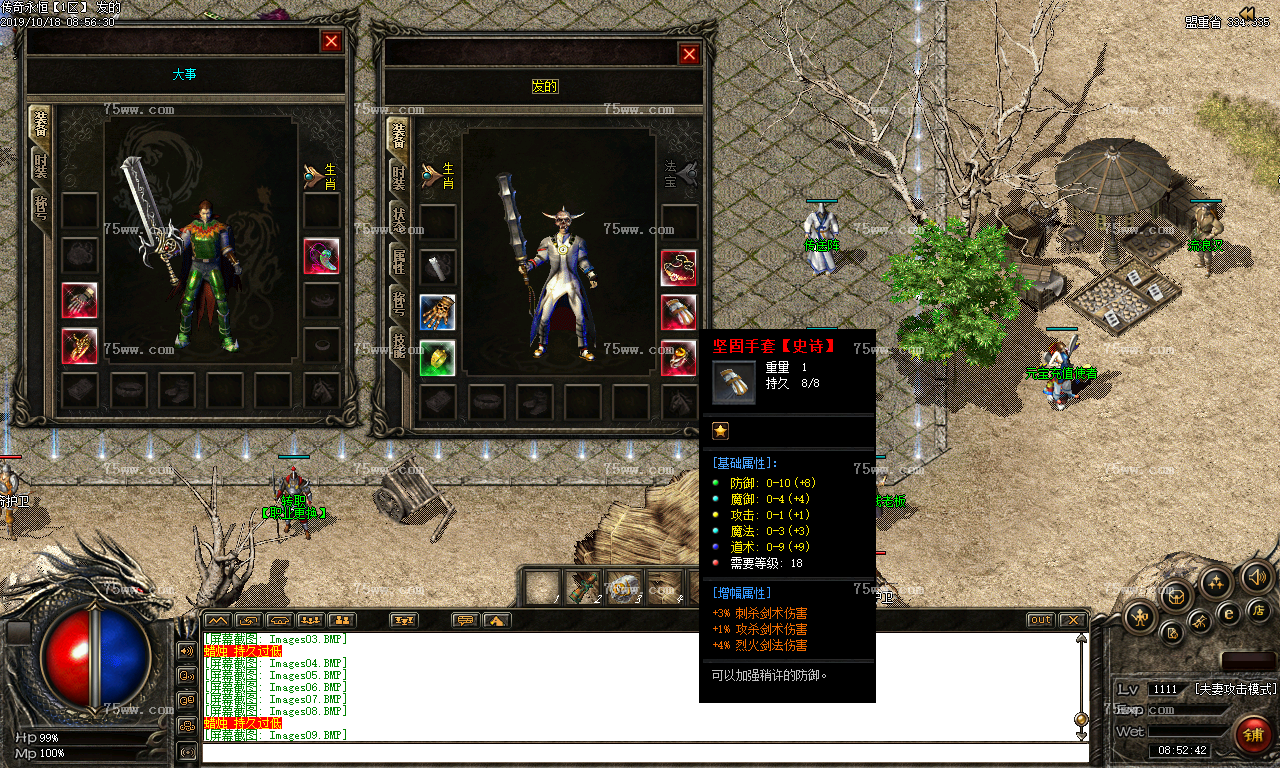Image resolution: width=1280 pixels, height=768 pixels.
Task: Click the red 铺 stall button
Action: [x=1253, y=735]
